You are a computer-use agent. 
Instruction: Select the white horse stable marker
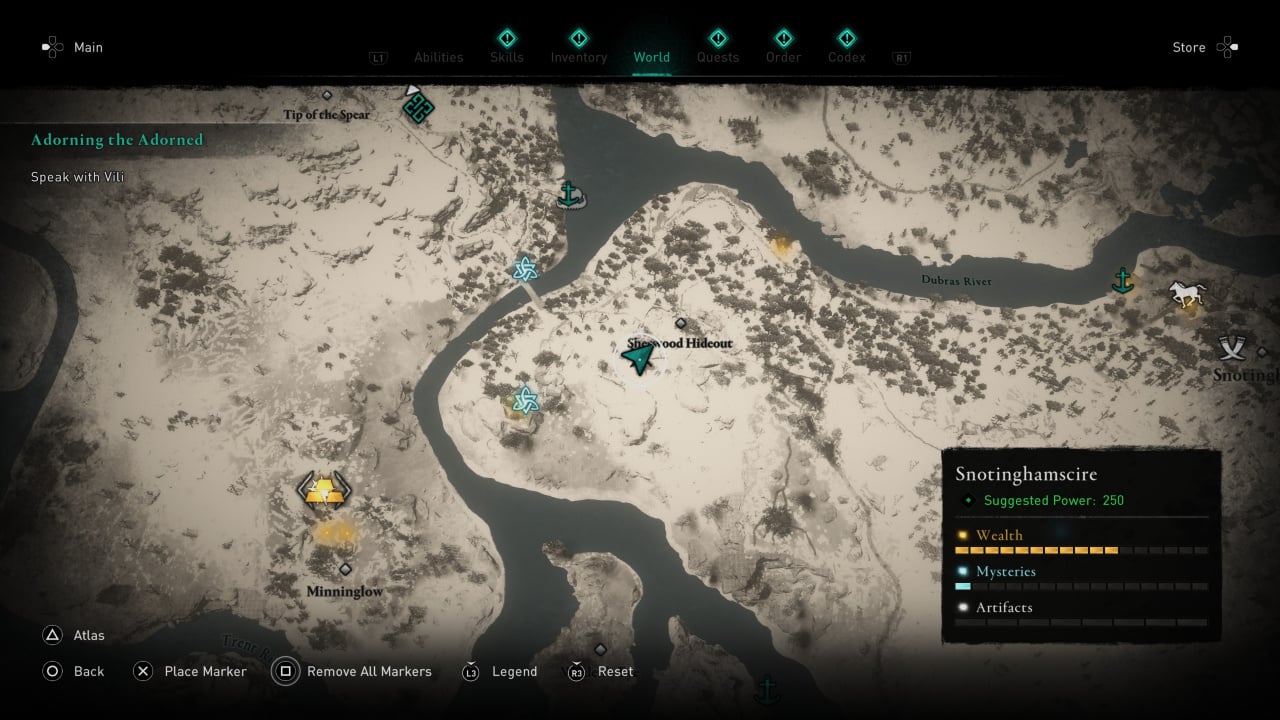[1188, 293]
